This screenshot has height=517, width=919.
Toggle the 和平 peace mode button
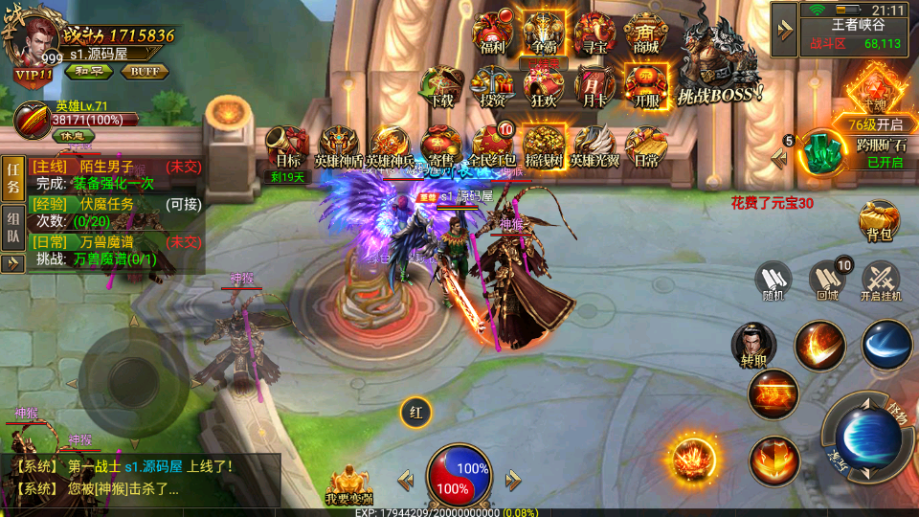click(x=88, y=71)
